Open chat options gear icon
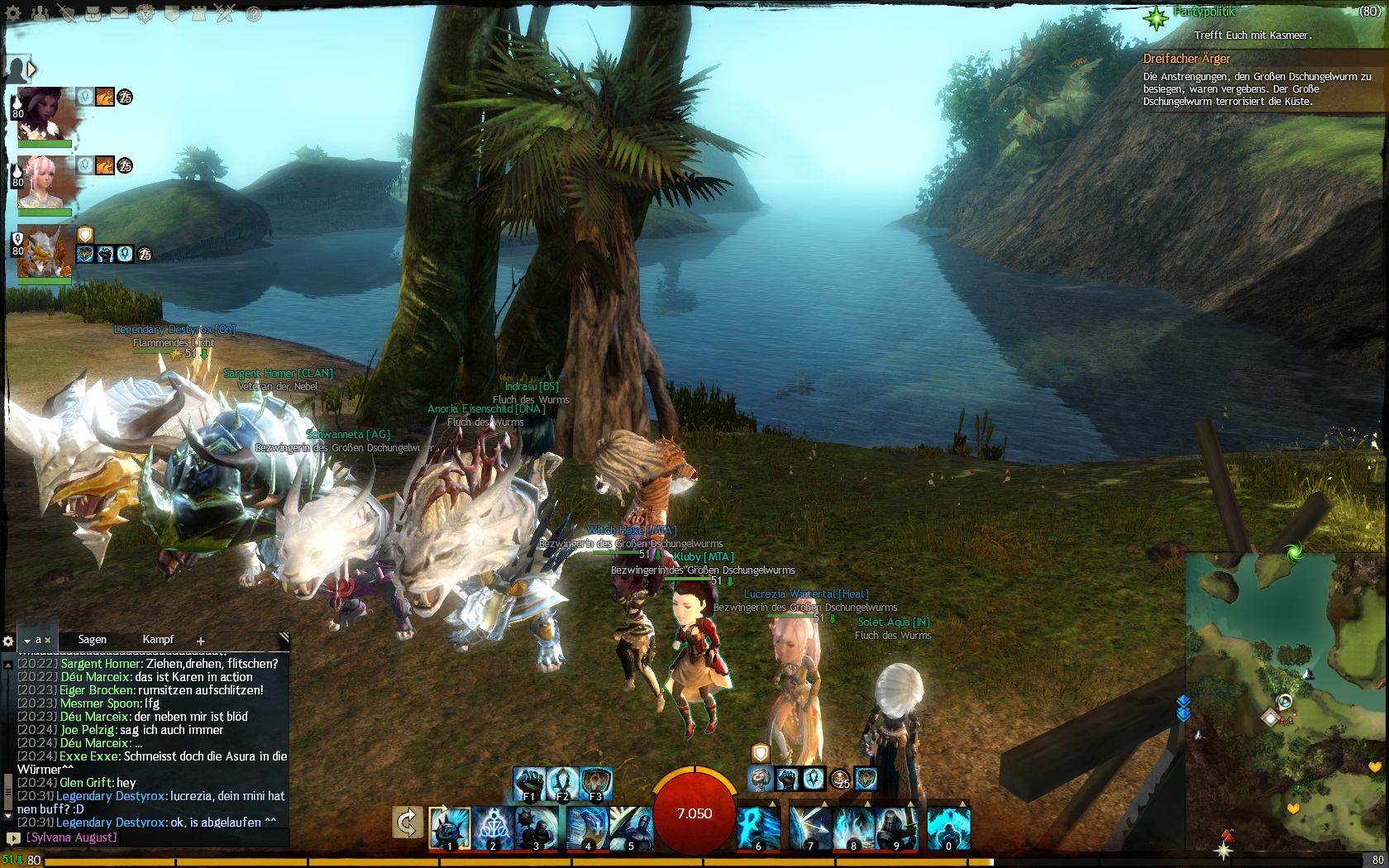Screen dimensions: 1389x868 point(8,641)
